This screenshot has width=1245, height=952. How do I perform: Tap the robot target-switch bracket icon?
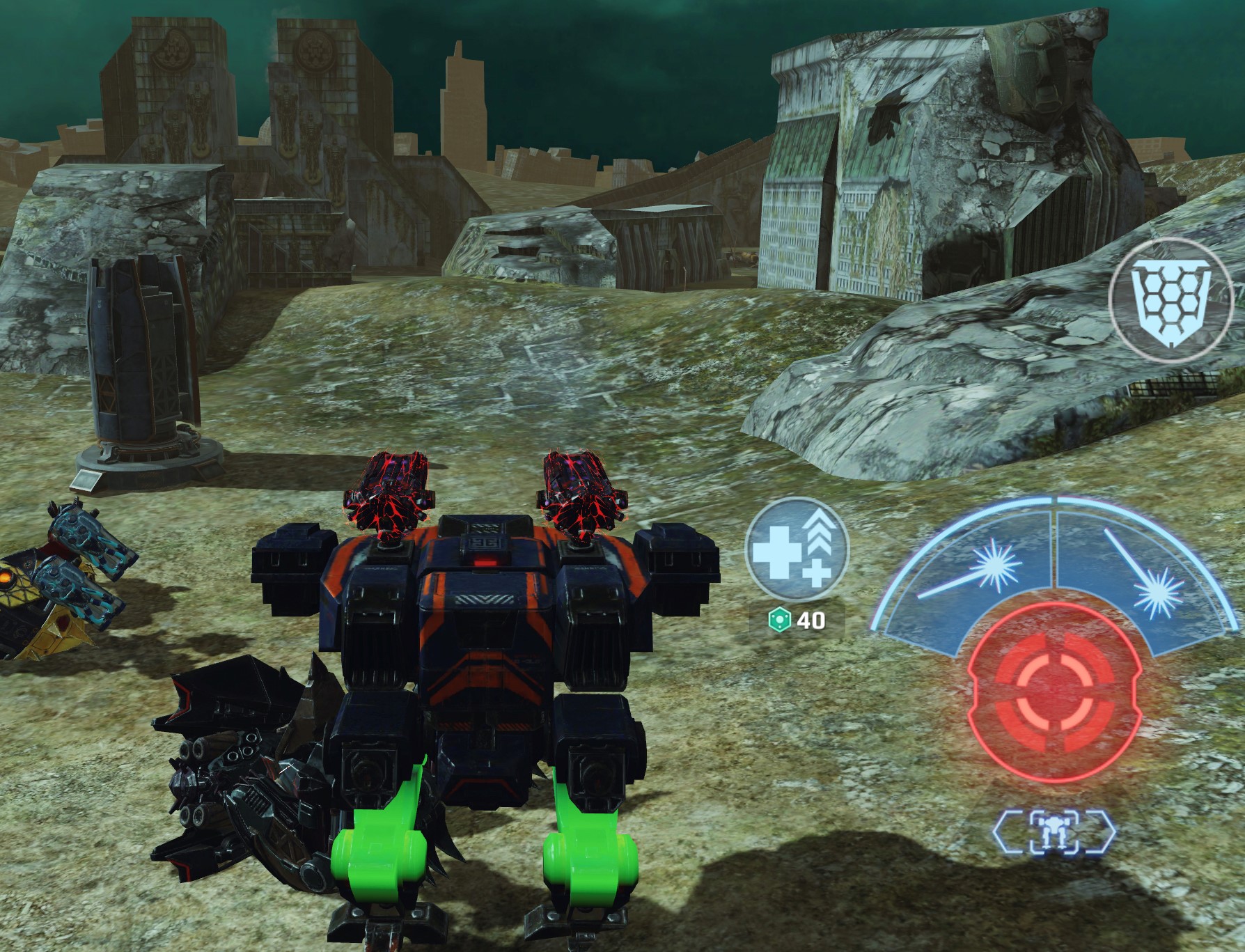pyautogui.click(x=1054, y=832)
